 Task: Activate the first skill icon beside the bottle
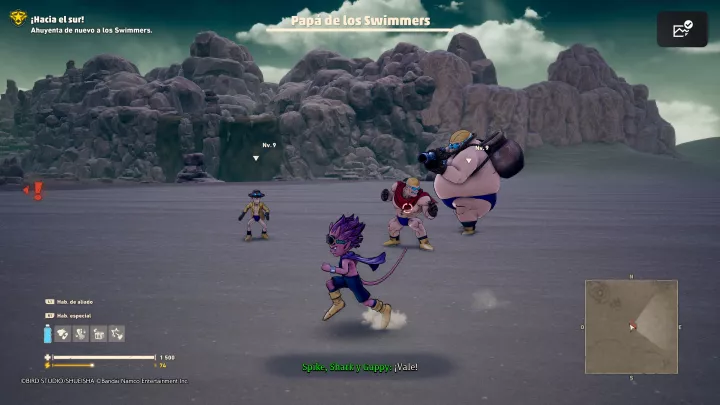point(62,334)
